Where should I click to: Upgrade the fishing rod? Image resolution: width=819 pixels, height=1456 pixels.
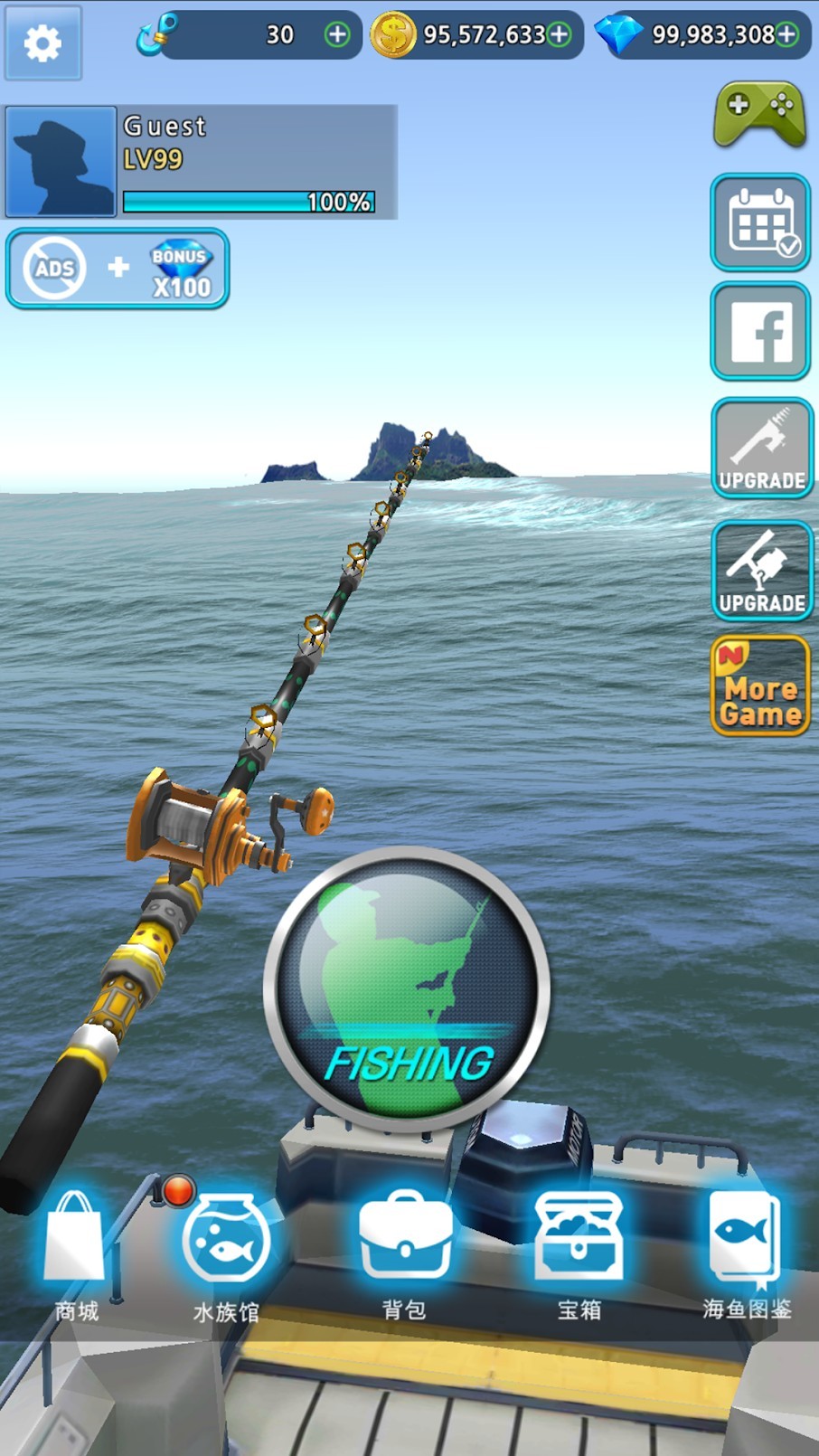tap(761, 449)
